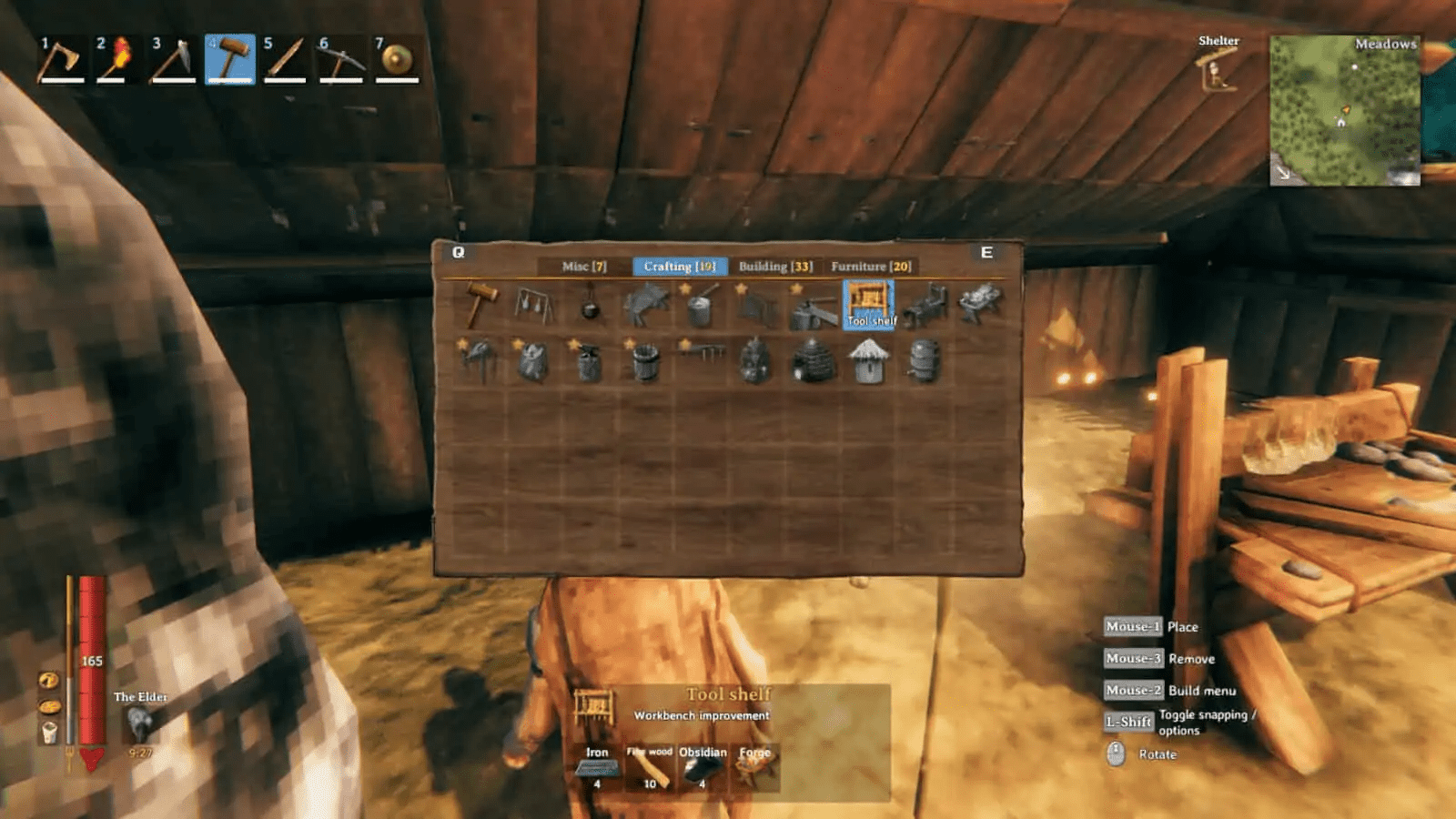The width and height of the screenshot is (1456, 819).
Task: Click the thatched-roof windmill icon
Action: [869, 360]
